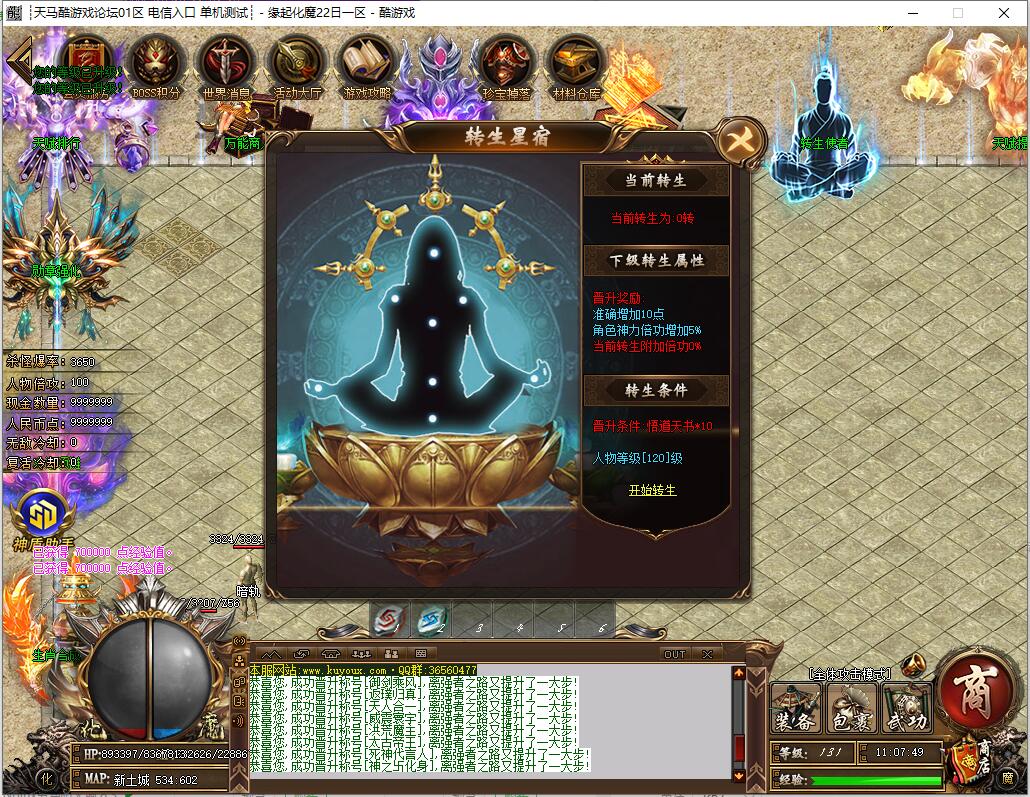Open the 活动大厅 activity hall
Screen dimensions: 1030x797
(x=296, y=64)
